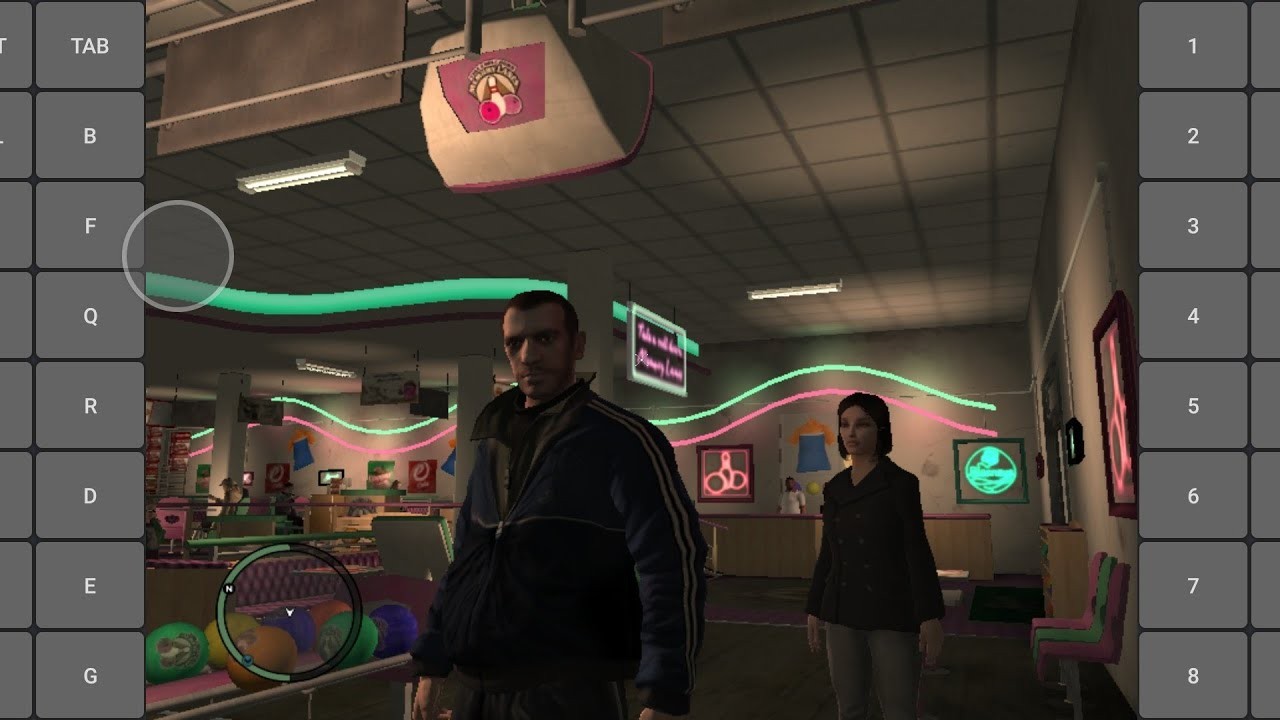The height and width of the screenshot is (720, 1280).
Task: Tap the number 7 key button
Action: (1193, 586)
